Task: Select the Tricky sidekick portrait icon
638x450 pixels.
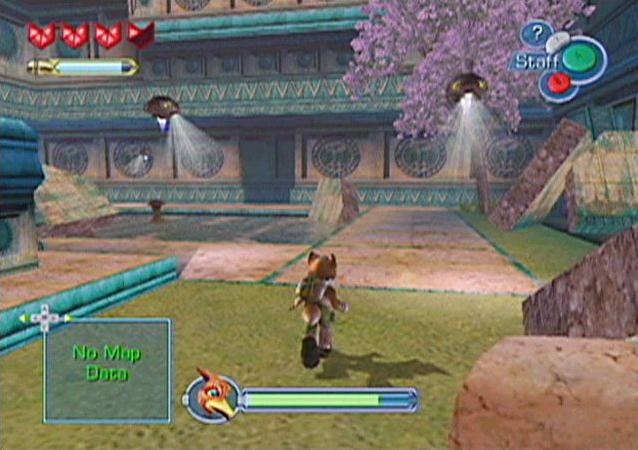Action: click(213, 397)
